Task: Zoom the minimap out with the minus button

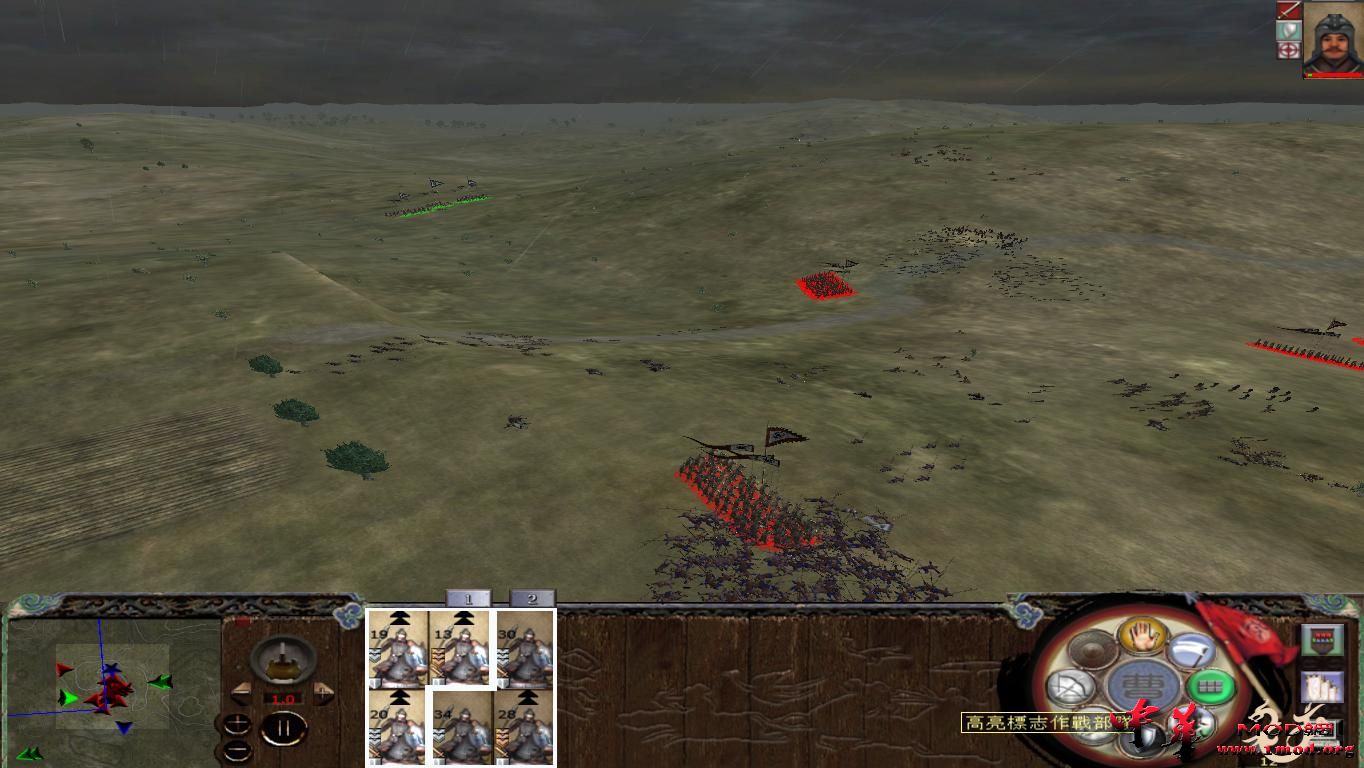Action: point(238,749)
